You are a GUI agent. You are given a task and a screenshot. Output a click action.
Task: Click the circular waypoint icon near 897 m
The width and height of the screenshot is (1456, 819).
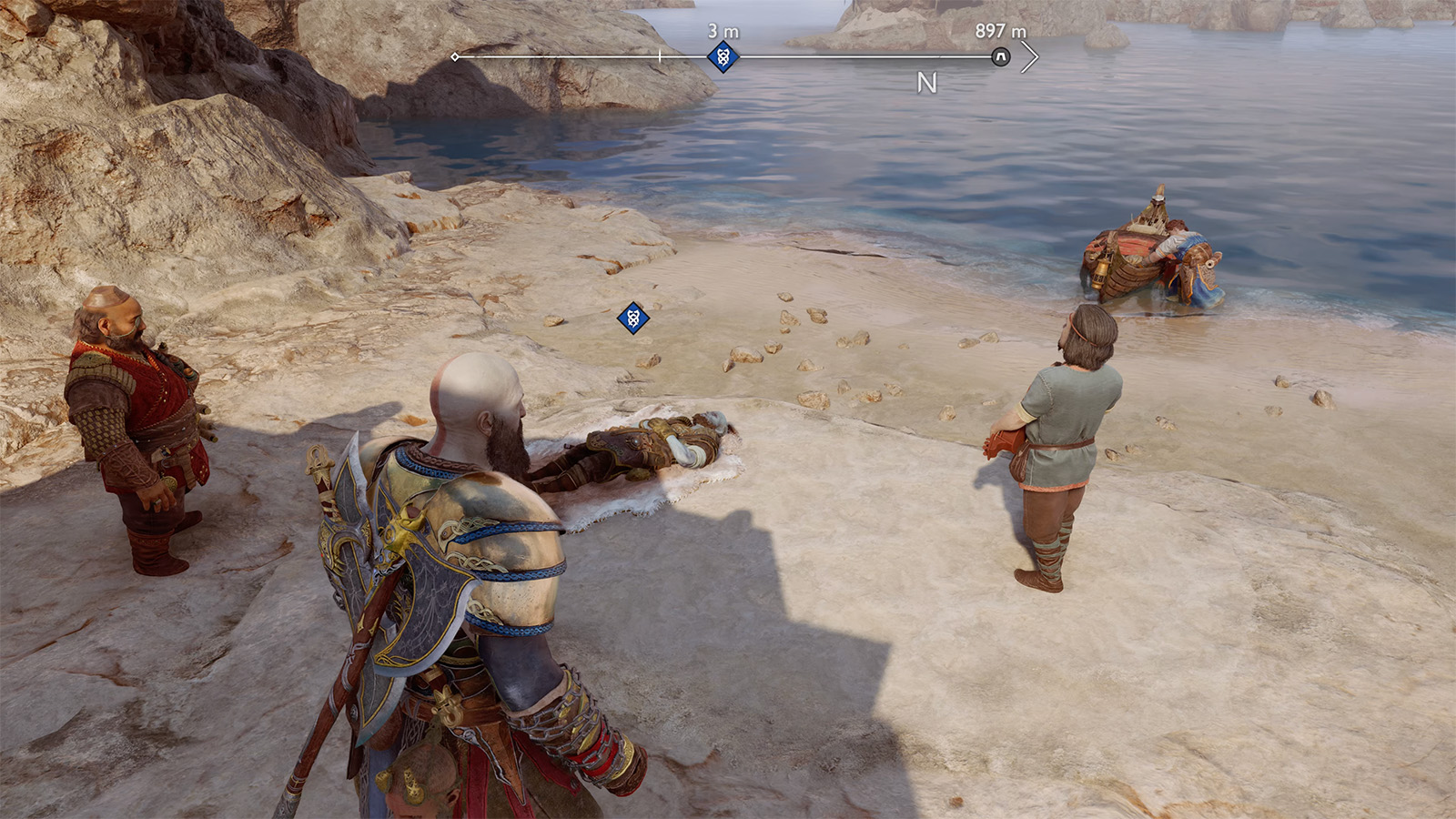[999, 56]
